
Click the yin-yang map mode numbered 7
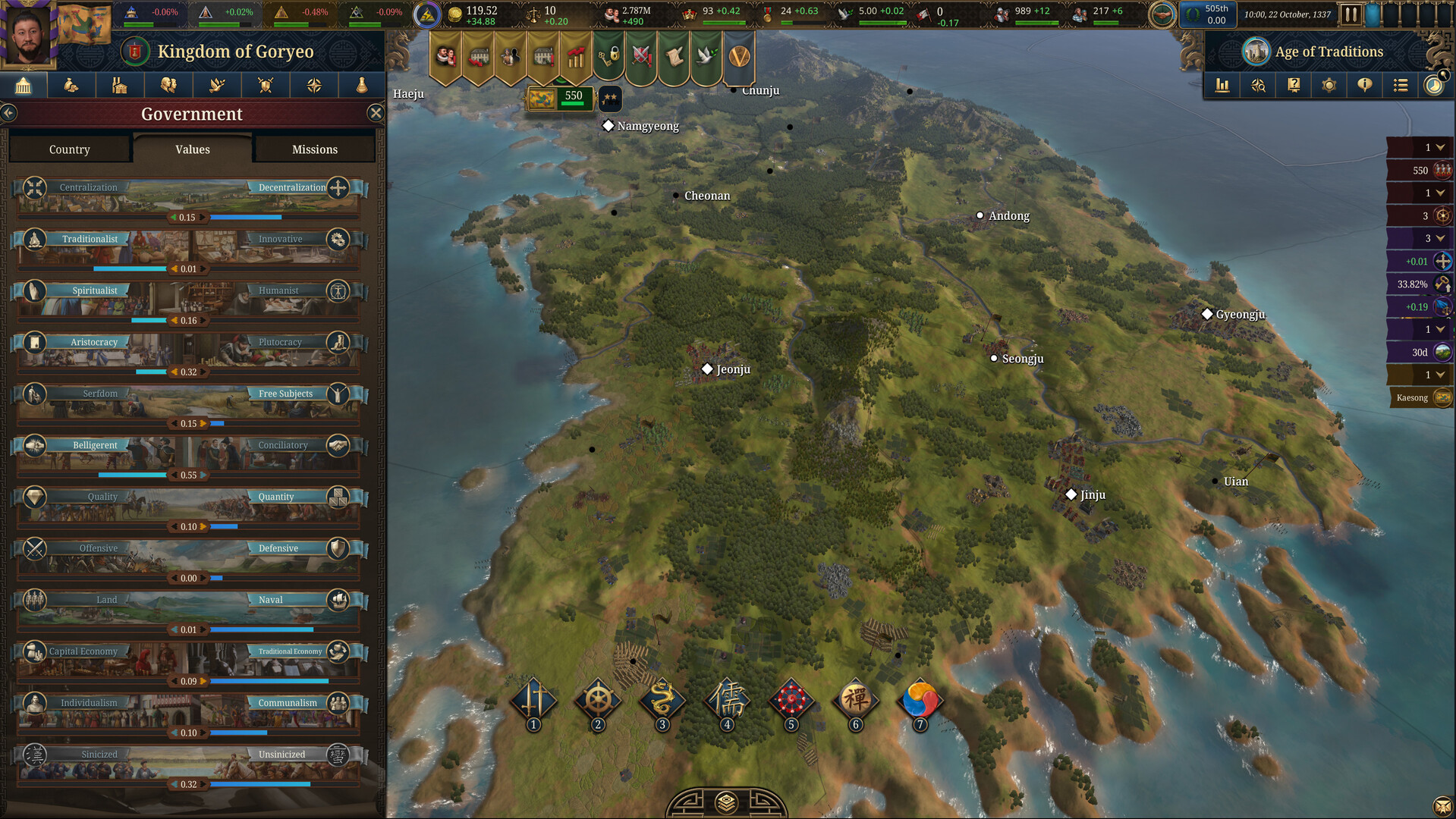click(920, 701)
